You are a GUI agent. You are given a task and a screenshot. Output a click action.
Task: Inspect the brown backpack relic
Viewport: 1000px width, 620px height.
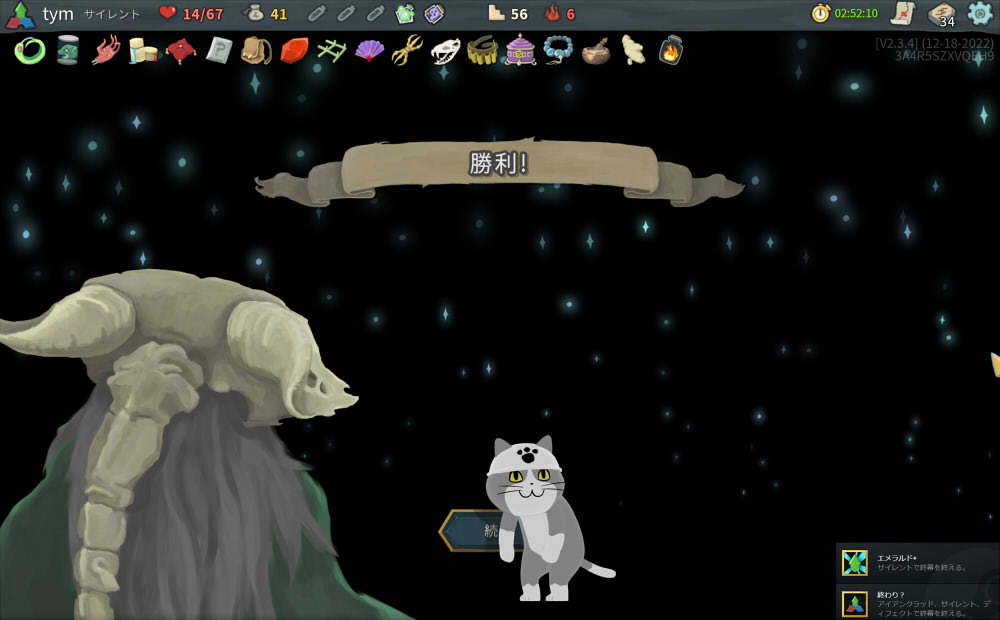256,50
